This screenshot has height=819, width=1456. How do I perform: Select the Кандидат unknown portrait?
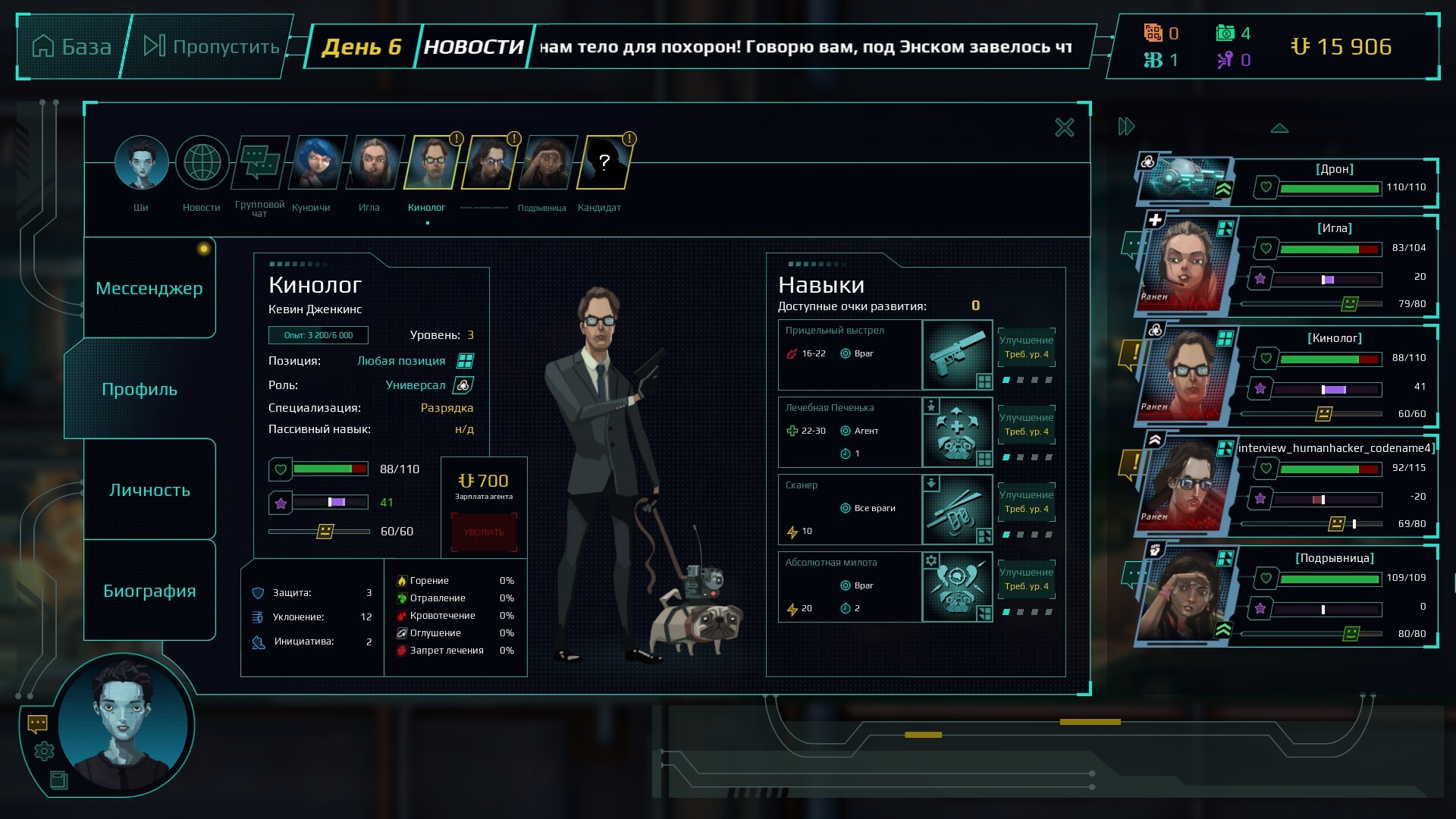tap(604, 163)
